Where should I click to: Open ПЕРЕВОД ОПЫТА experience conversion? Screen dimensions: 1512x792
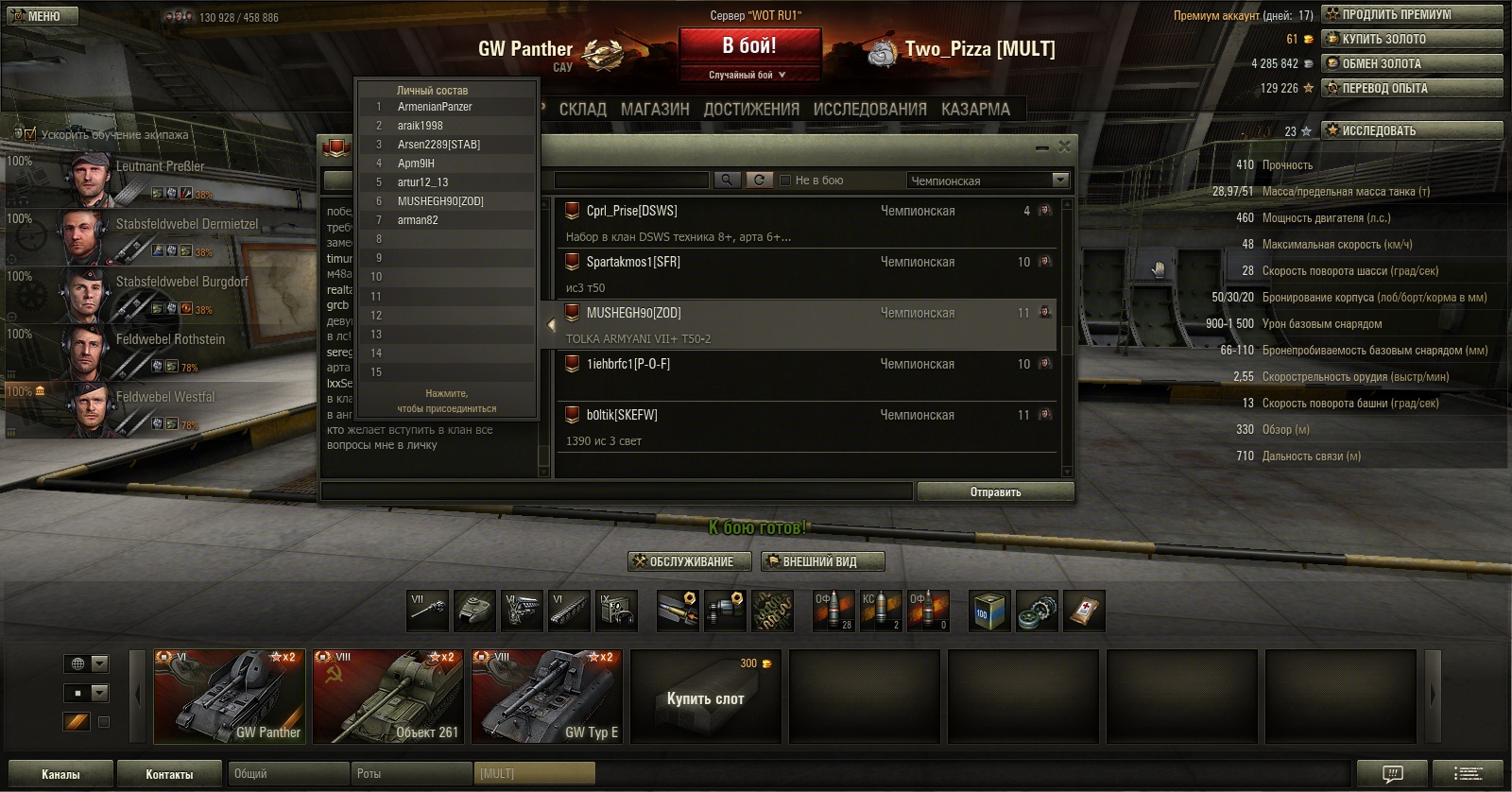click(1412, 88)
